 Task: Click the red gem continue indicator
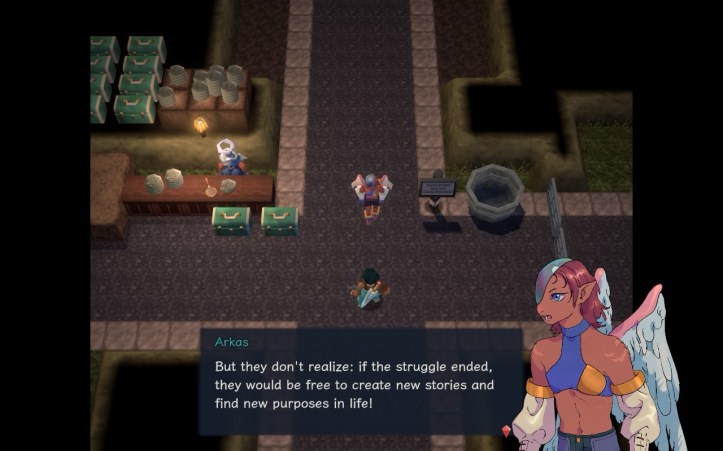(x=506, y=430)
